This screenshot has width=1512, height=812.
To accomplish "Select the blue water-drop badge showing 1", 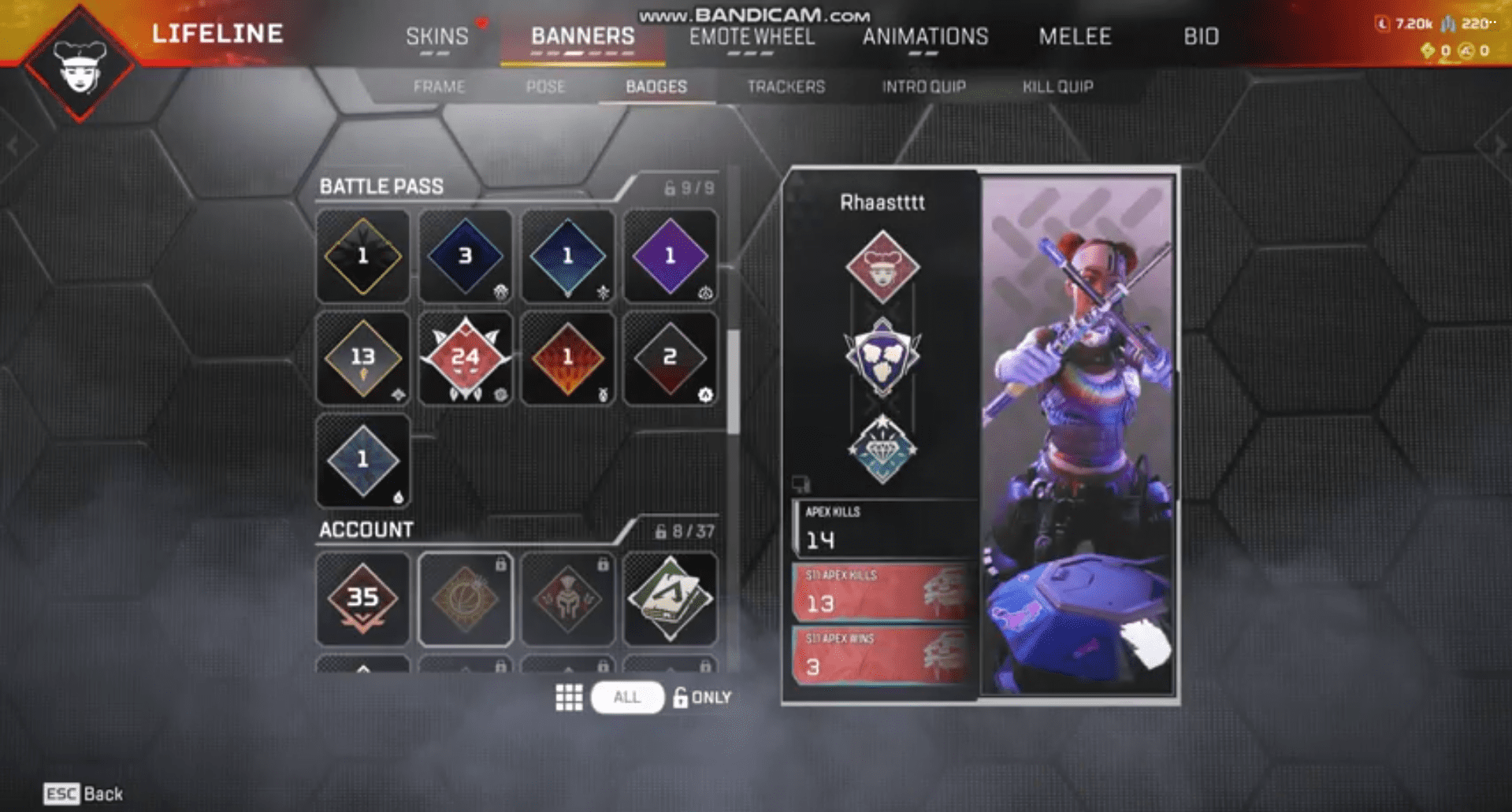I will pyautogui.click(x=362, y=459).
